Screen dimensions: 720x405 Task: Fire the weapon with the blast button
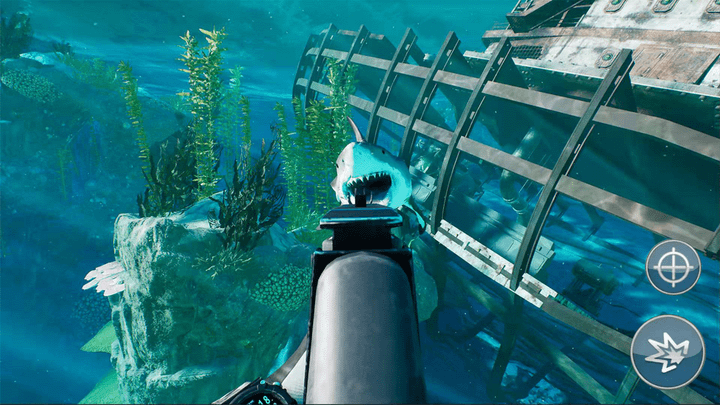tap(667, 351)
